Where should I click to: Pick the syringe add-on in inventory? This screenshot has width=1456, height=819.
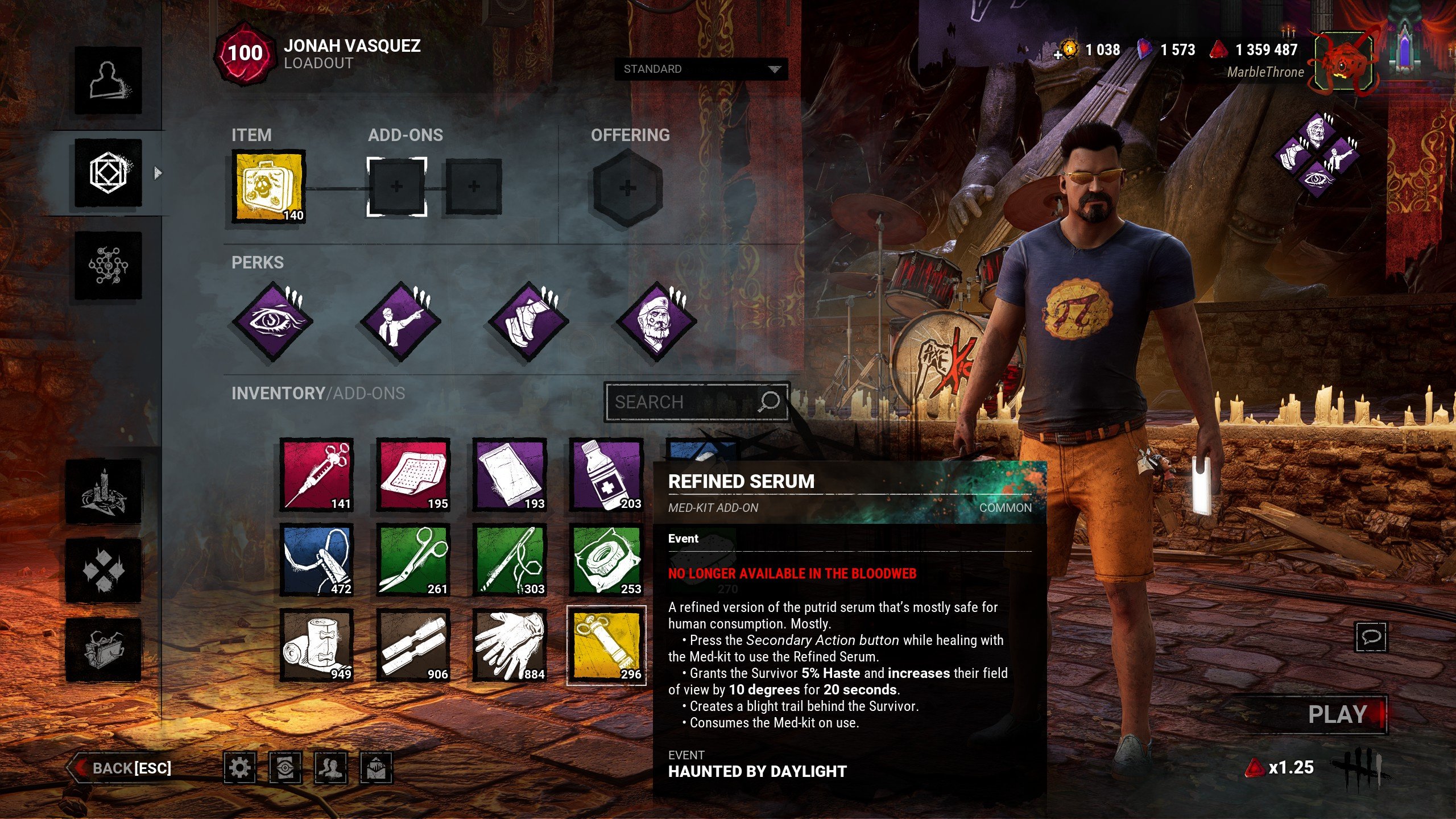coord(317,475)
